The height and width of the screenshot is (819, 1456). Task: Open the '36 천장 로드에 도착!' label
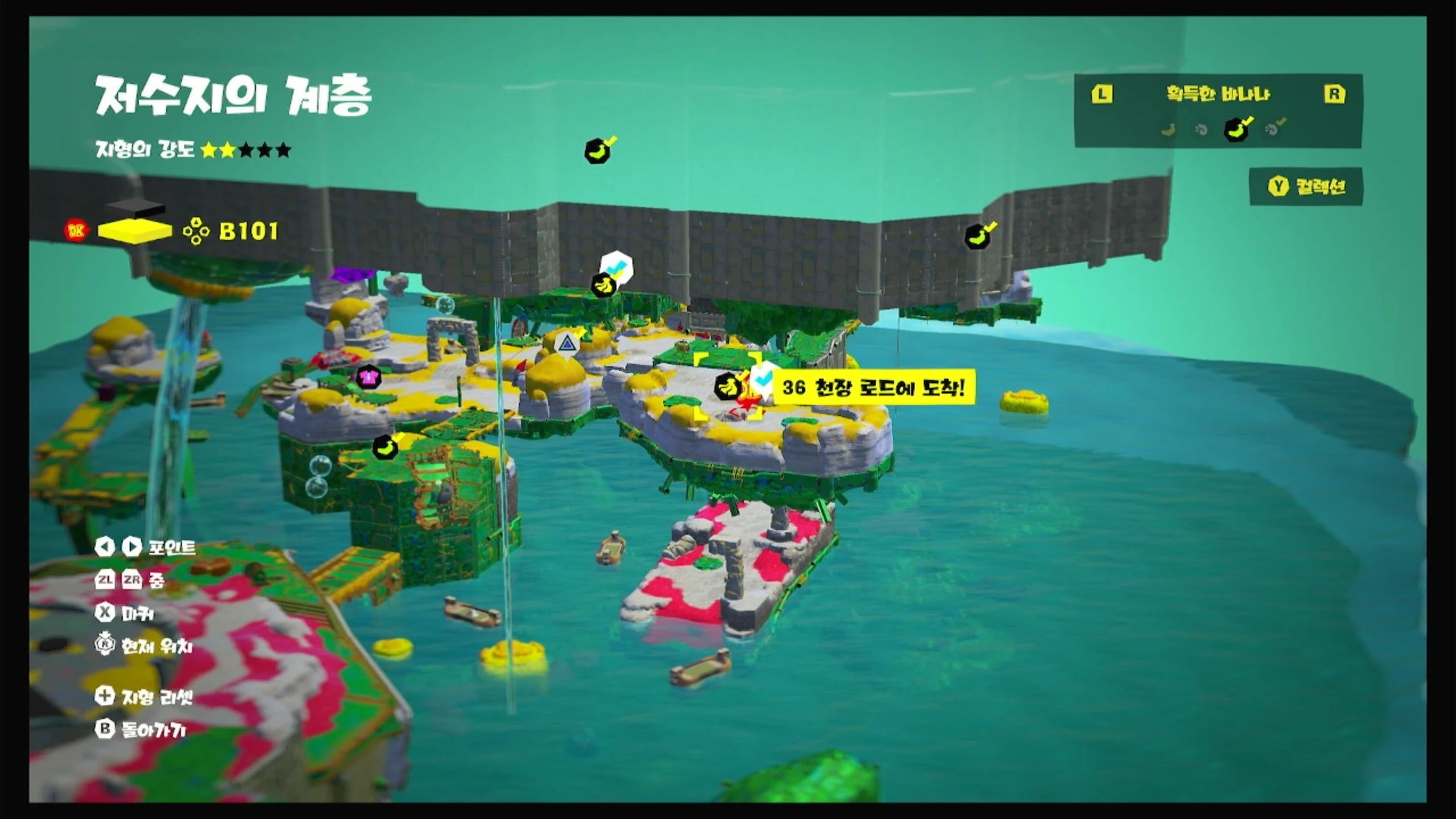coord(874,388)
